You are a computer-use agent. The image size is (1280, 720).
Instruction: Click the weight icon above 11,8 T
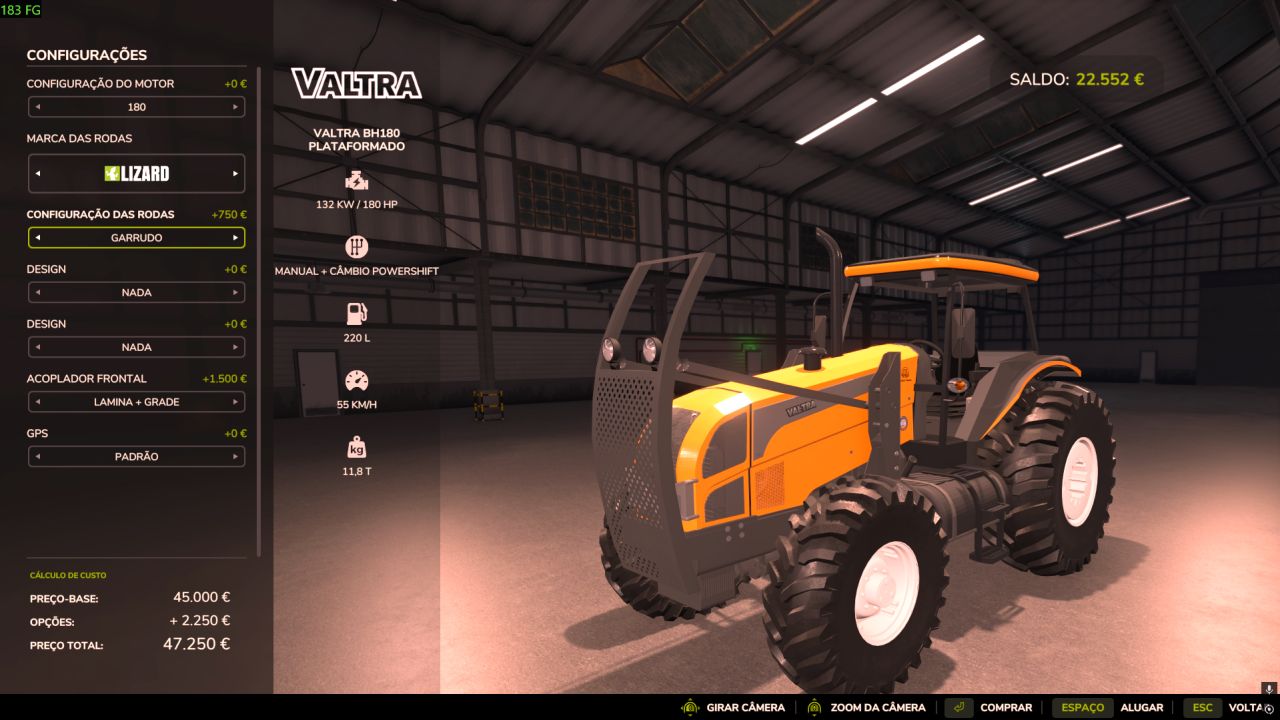point(358,445)
